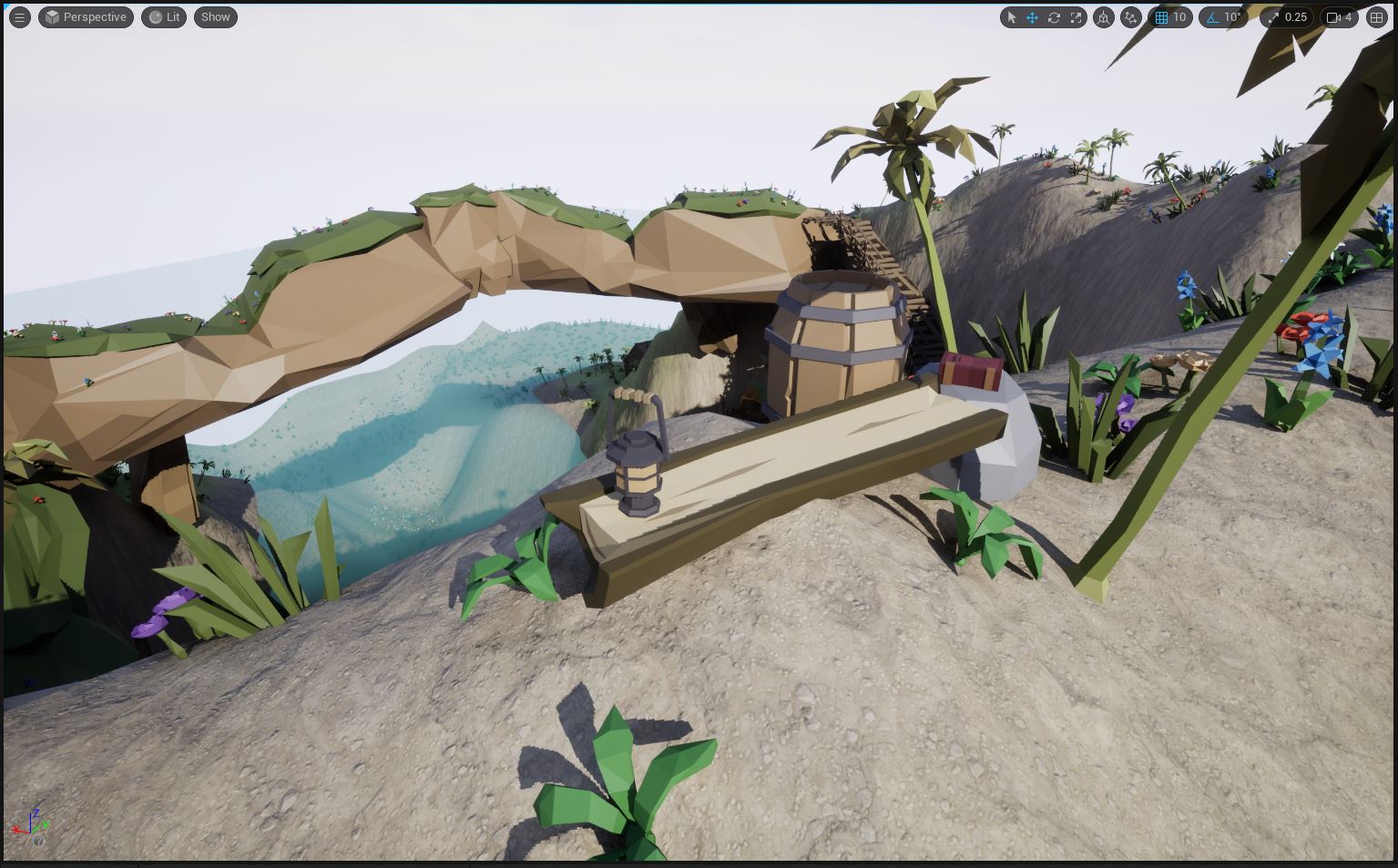
Task: Open the Lit view mode dropdown
Action: [x=164, y=16]
